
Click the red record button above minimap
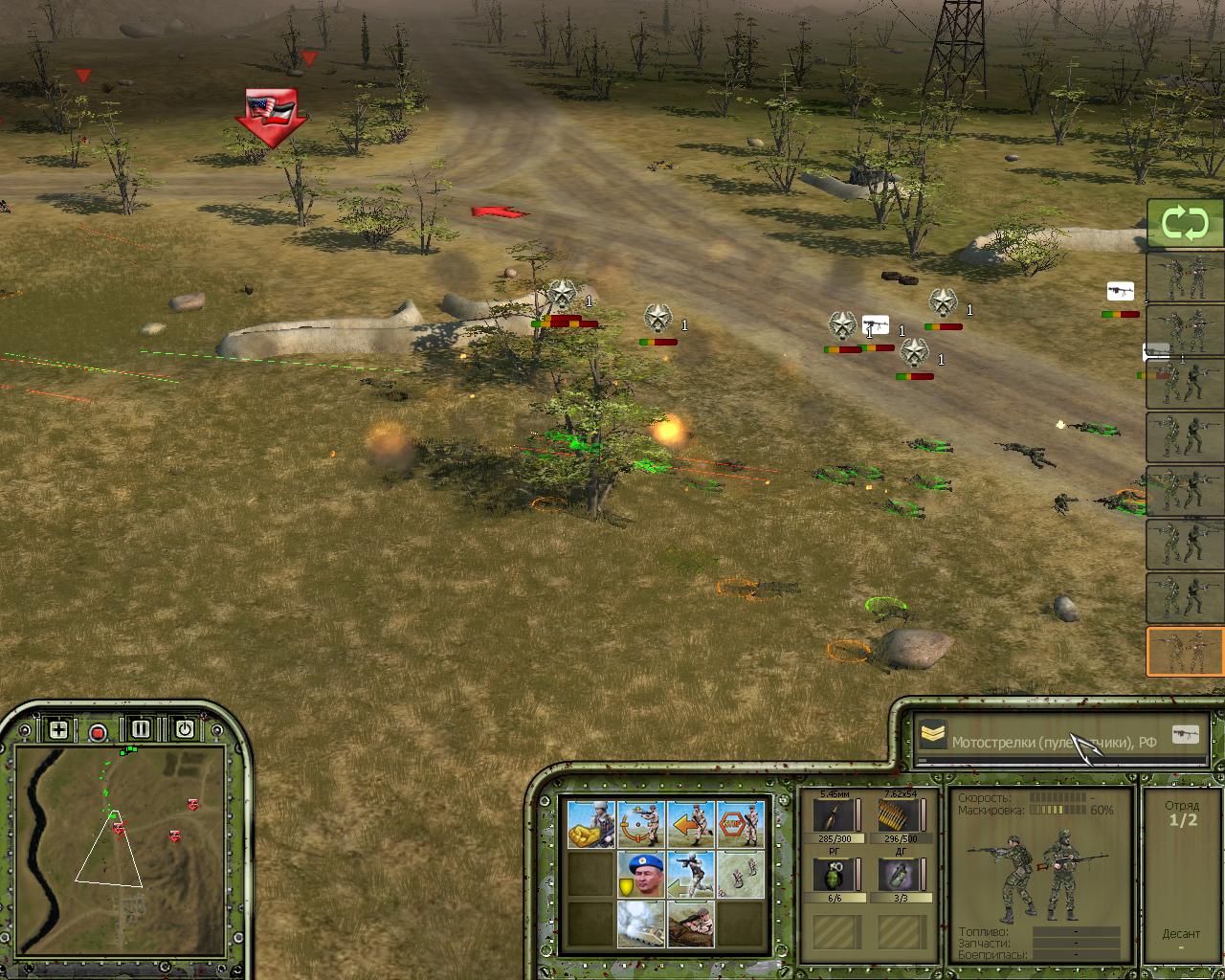pyautogui.click(x=98, y=733)
